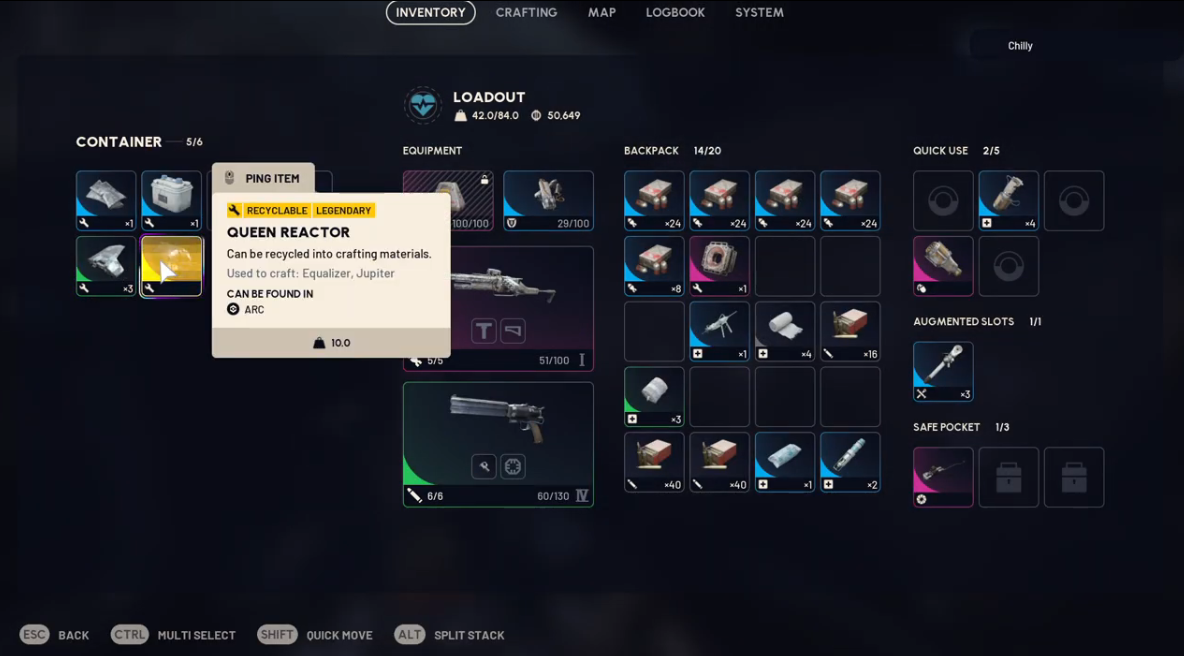Screen dimensions: 1184x656
Task: Select the green-rarity container item with ×3
Action: (106, 266)
